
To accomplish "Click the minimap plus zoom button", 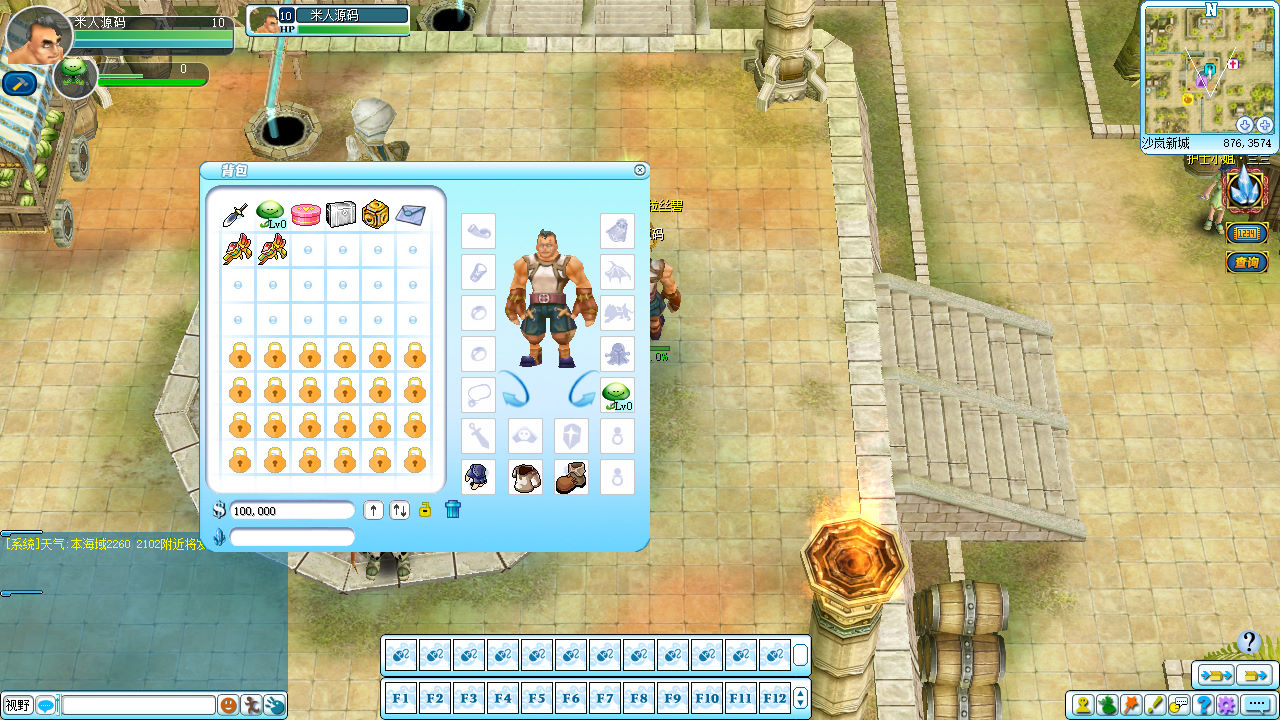I will click(1264, 125).
